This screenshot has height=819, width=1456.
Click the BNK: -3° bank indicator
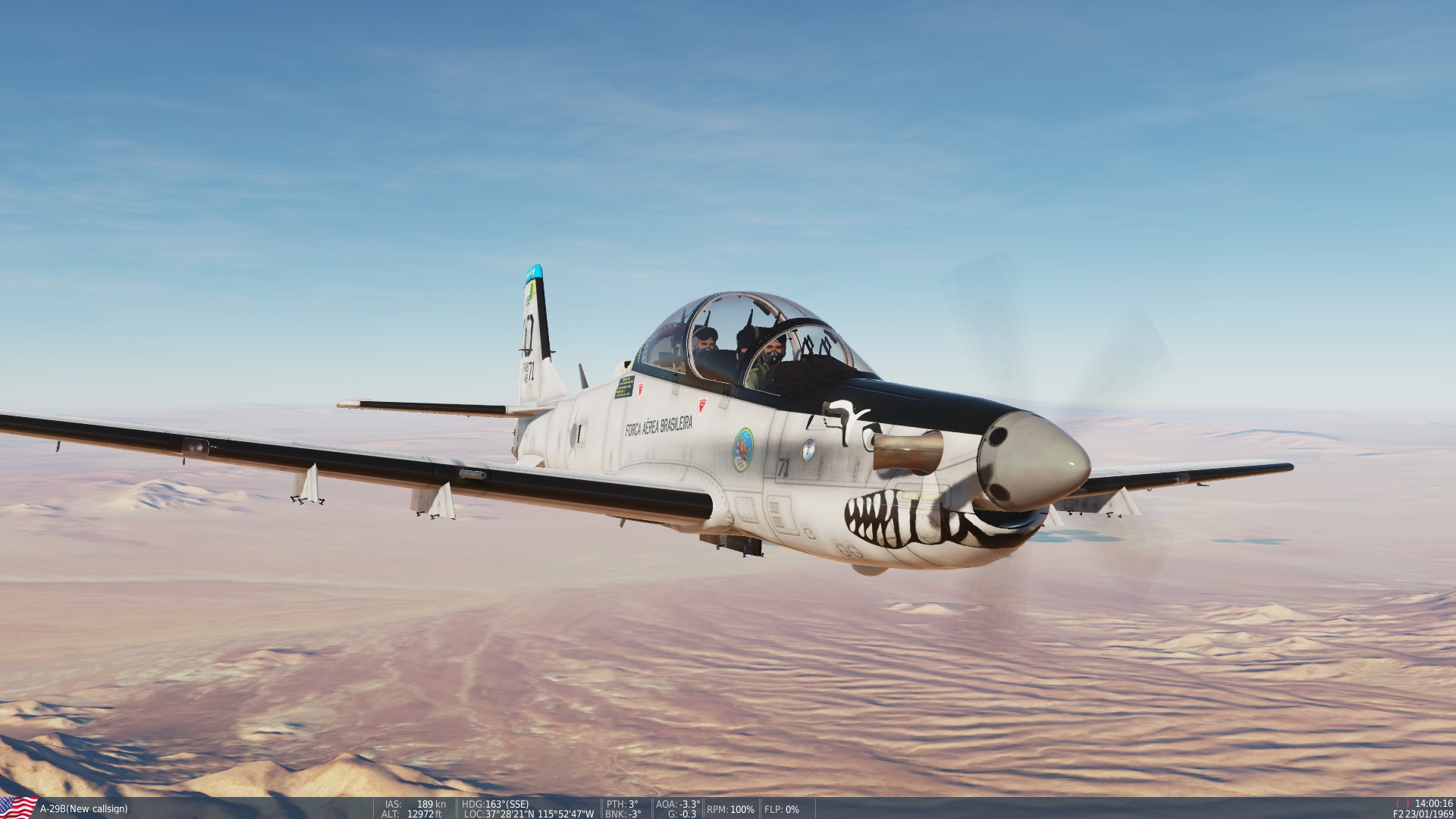(623, 814)
